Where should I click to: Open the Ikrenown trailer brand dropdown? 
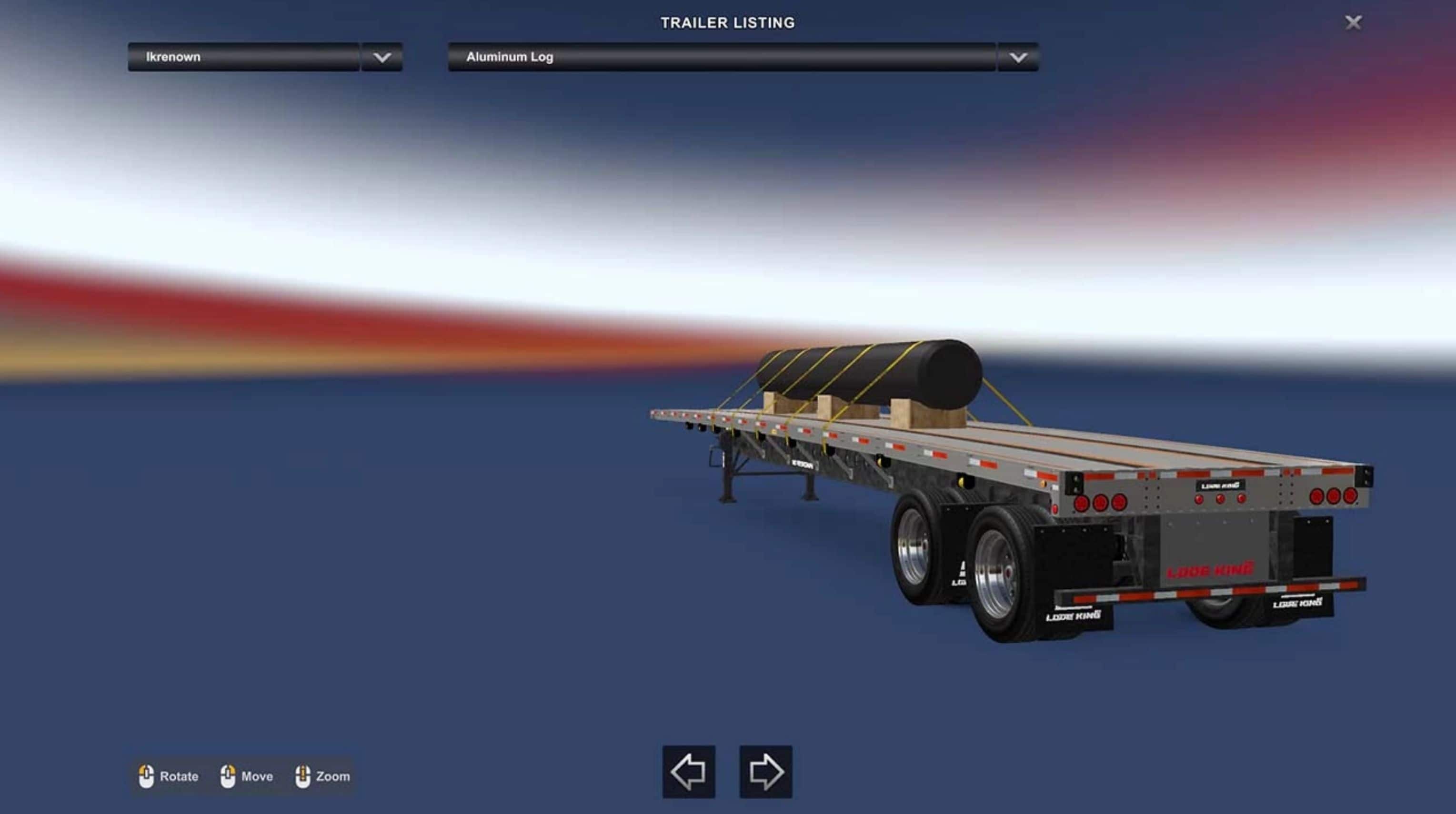click(243, 57)
